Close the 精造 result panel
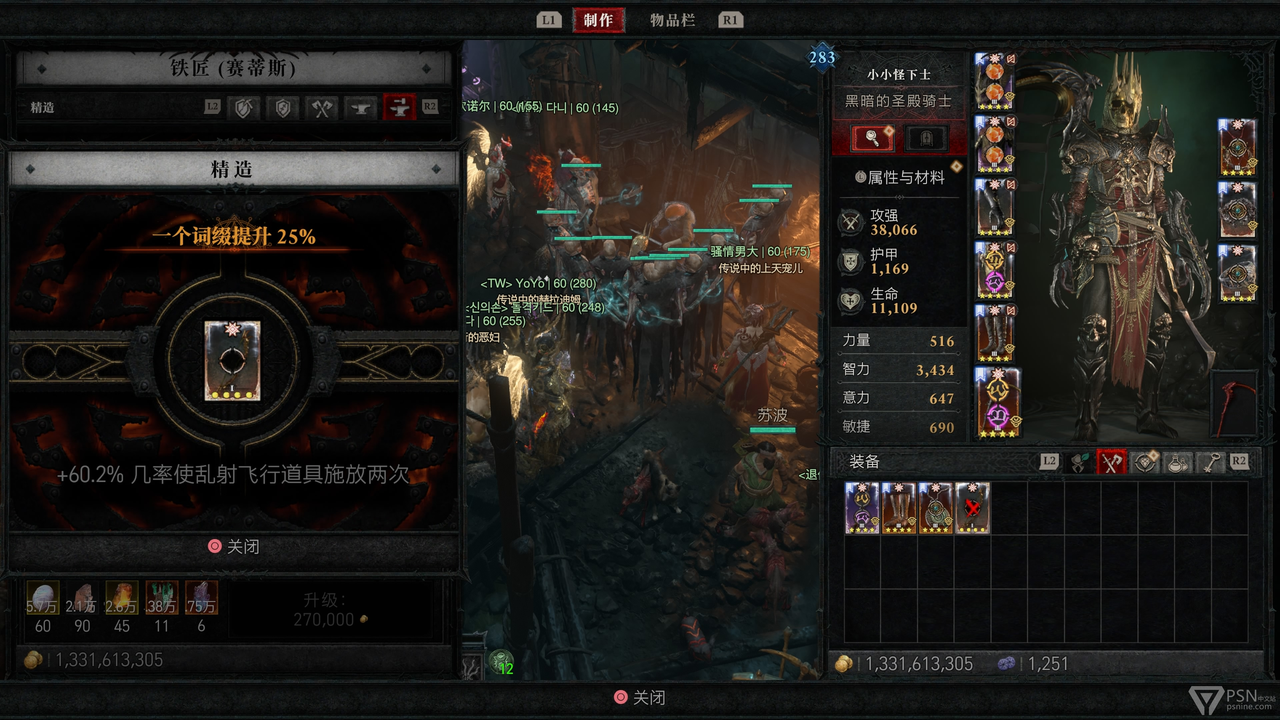This screenshot has height=720, width=1280. point(233,547)
